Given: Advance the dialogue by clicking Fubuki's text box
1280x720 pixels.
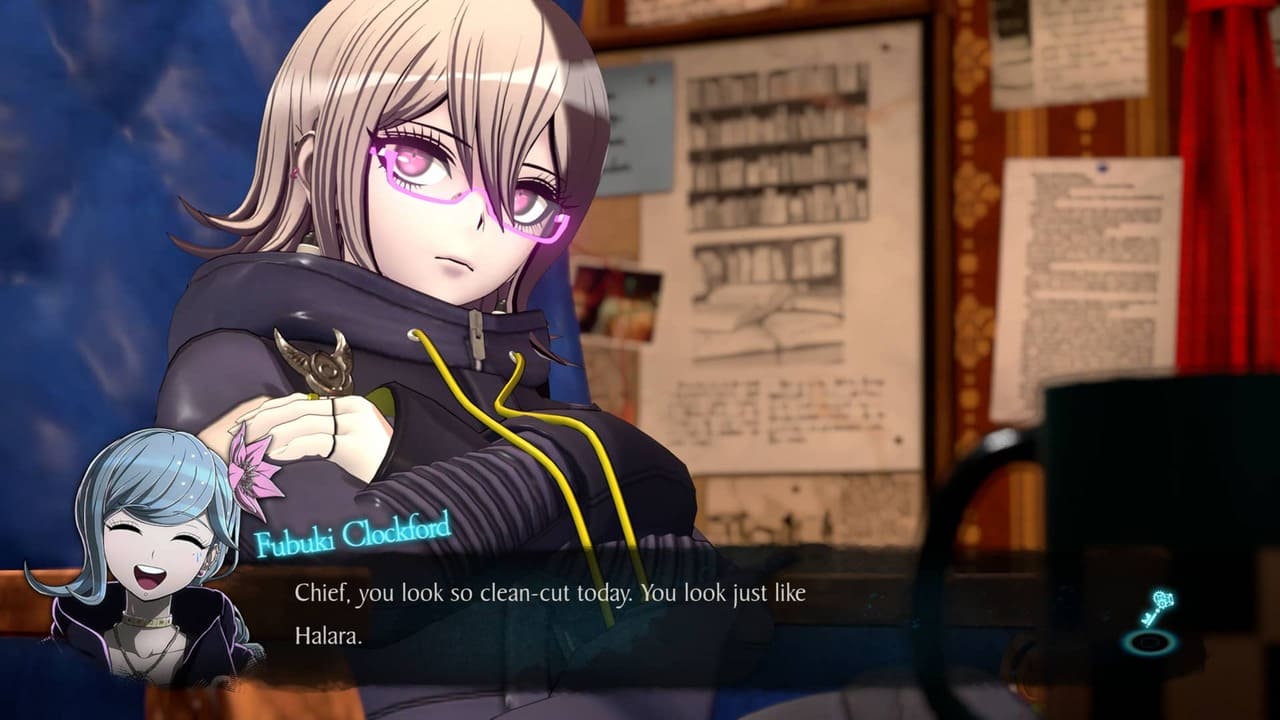Looking at the screenshot, I should [x=600, y=614].
